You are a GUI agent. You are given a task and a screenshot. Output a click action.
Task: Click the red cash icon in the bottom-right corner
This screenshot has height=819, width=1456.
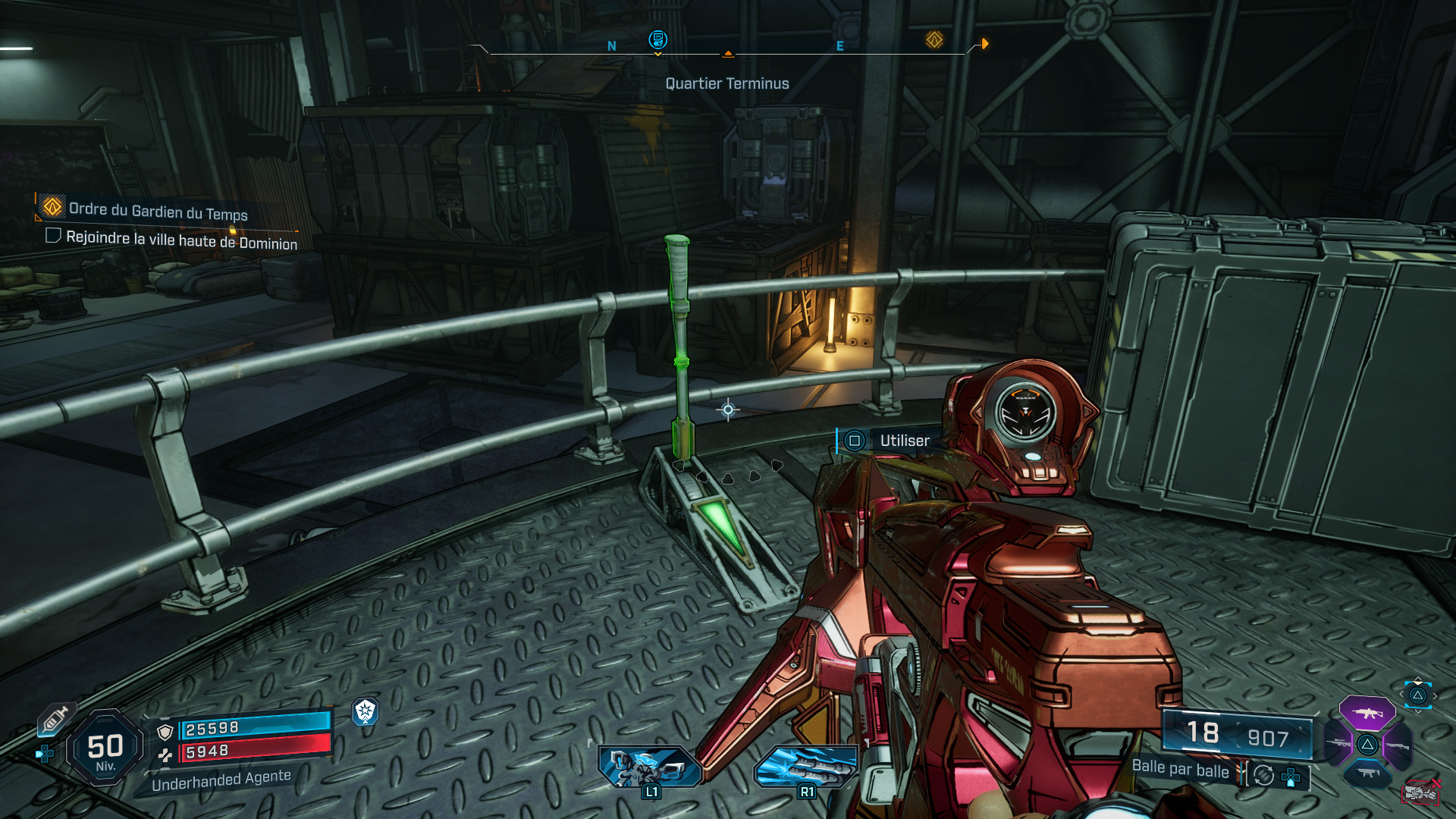coord(1420,794)
